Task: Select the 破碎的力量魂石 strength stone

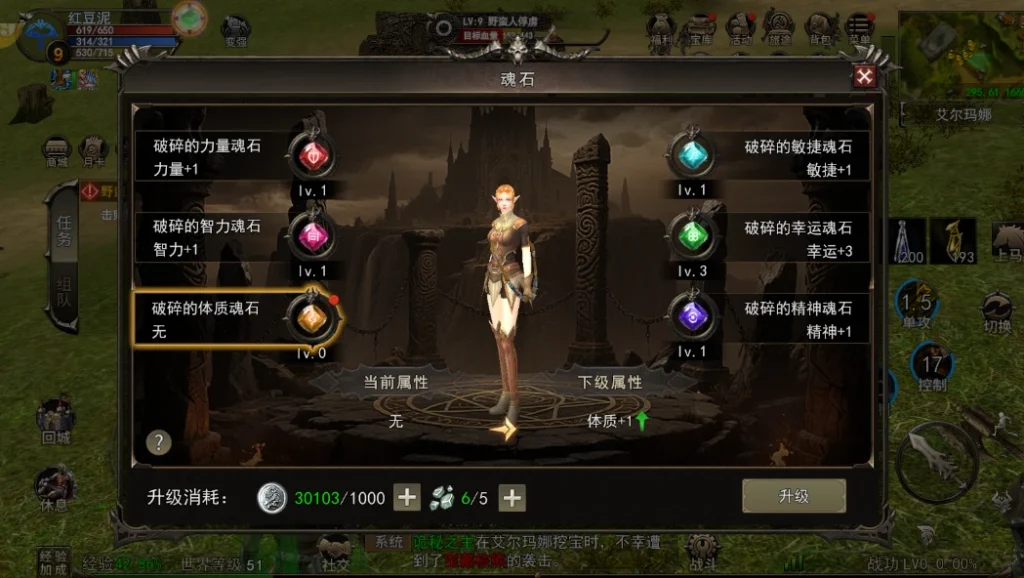Action: point(311,156)
